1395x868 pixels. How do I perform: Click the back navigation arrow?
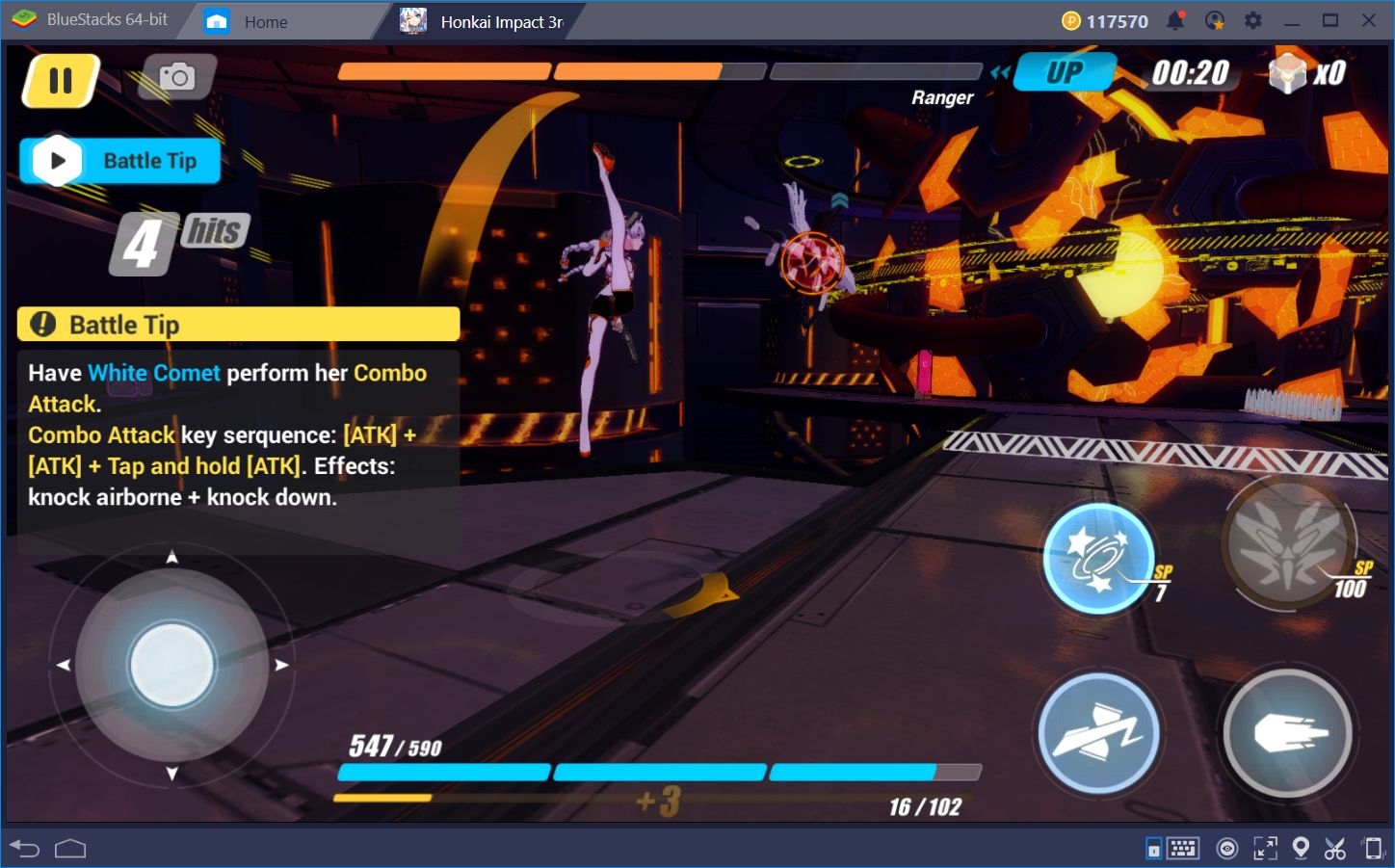pos(24,849)
